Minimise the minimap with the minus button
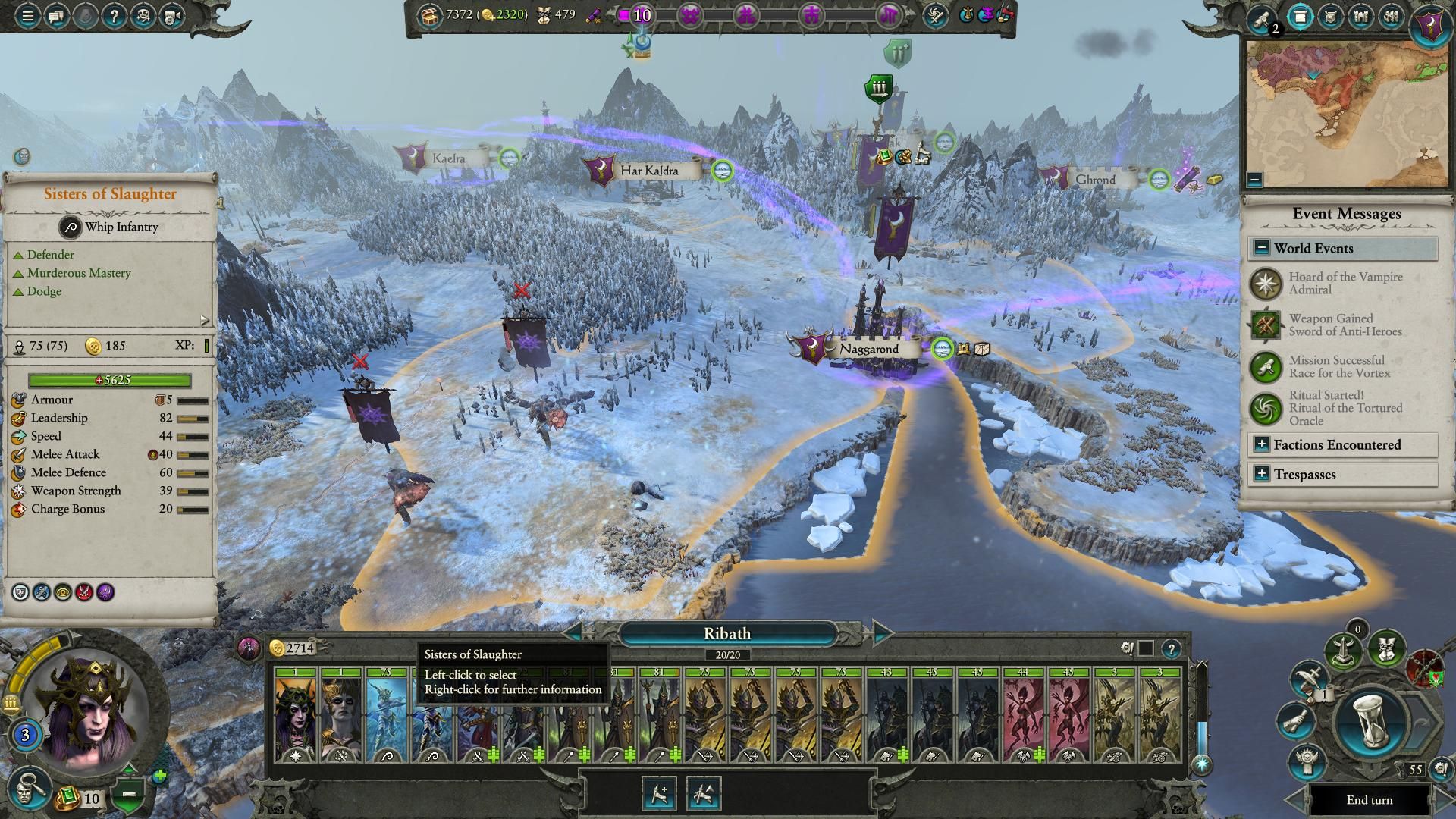Image resolution: width=1456 pixels, height=819 pixels. coord(1254,180)
